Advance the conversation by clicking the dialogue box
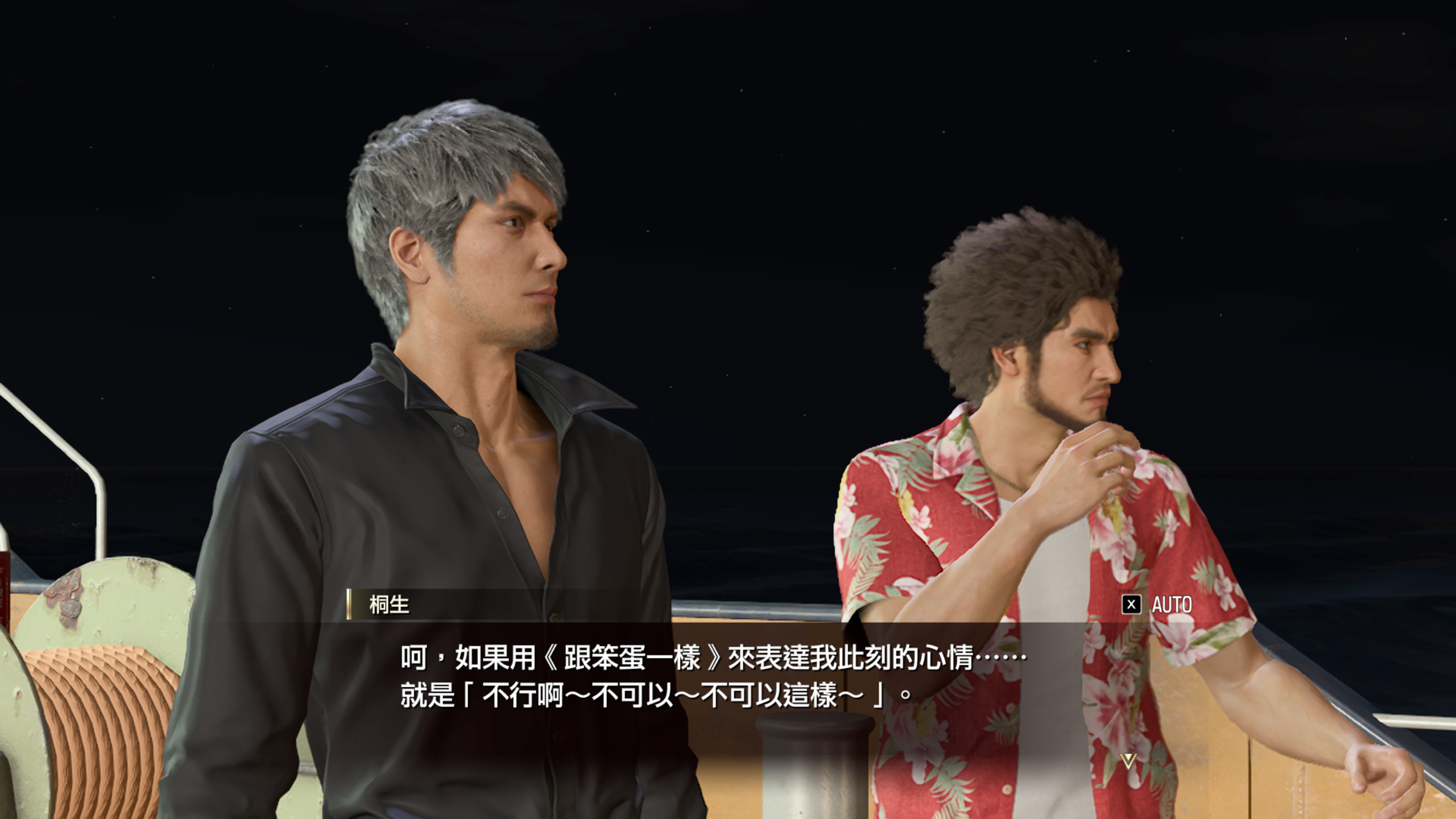Screen dimensions: 1456x819 pos(728,682)
